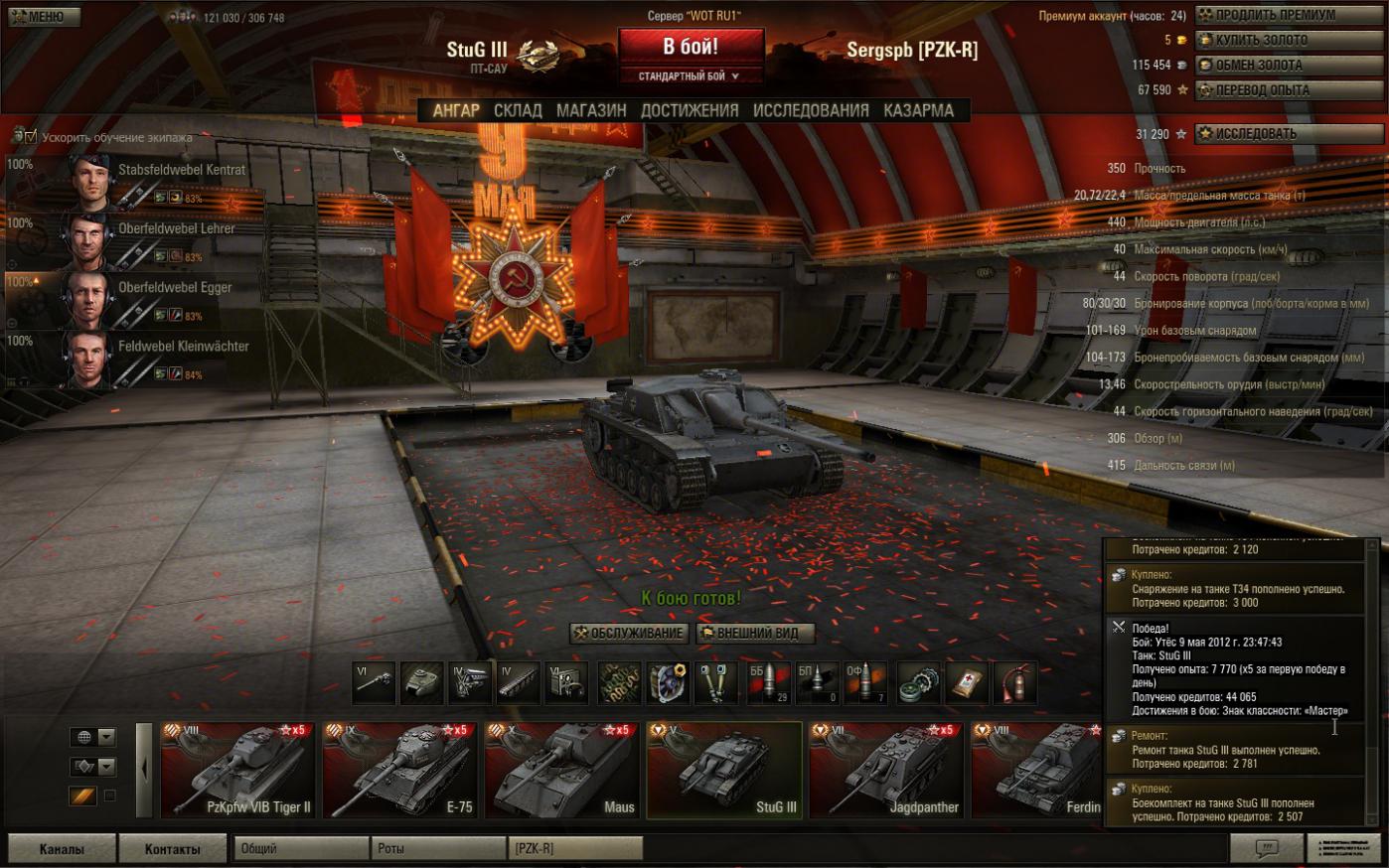Viewport: 1389px width, 868px height.
Task: Open Обмен золота
Action: pos(1289,65)
